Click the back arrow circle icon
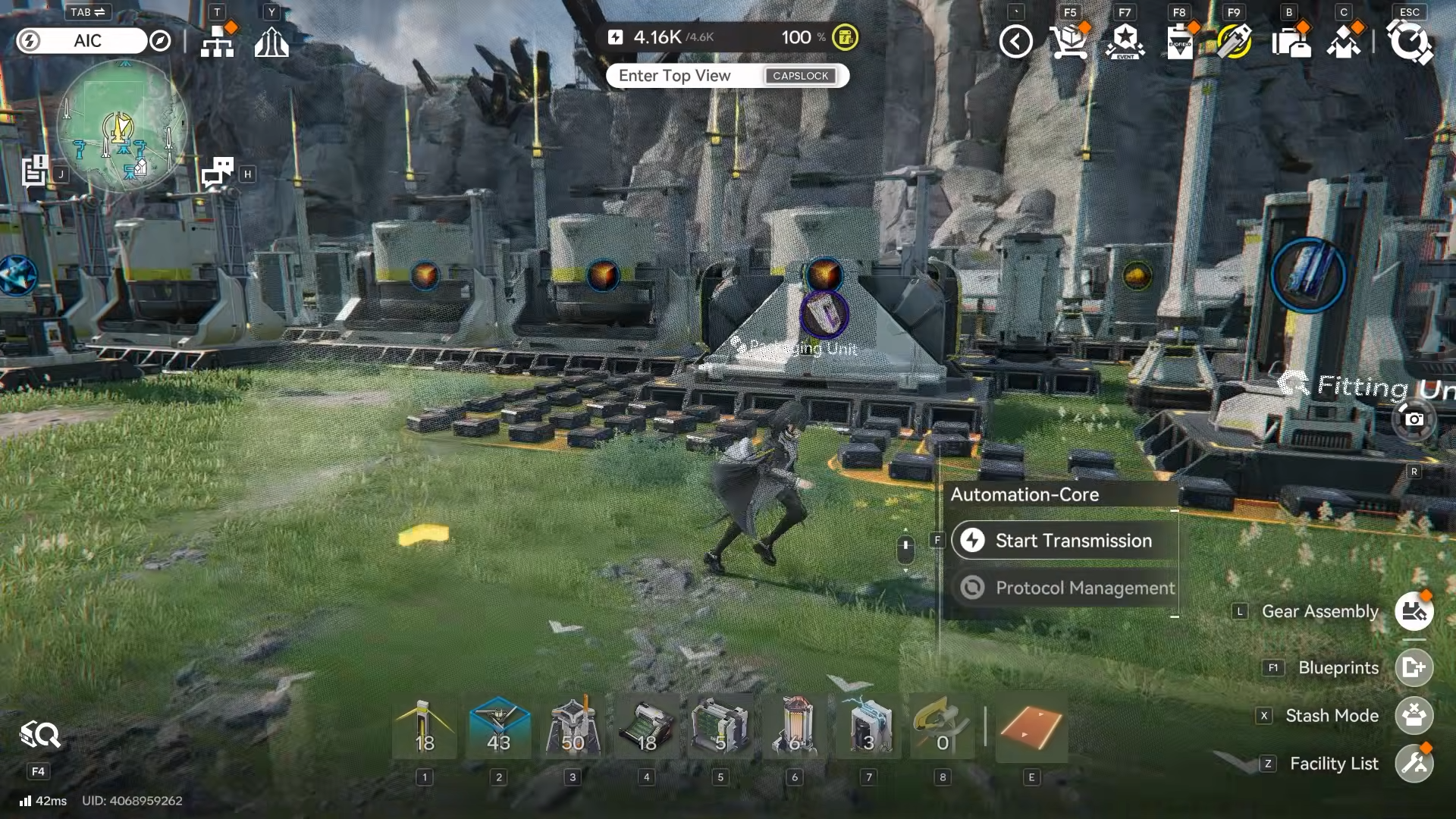This screenshot has height=819, width=1456. coord(1015,42)
